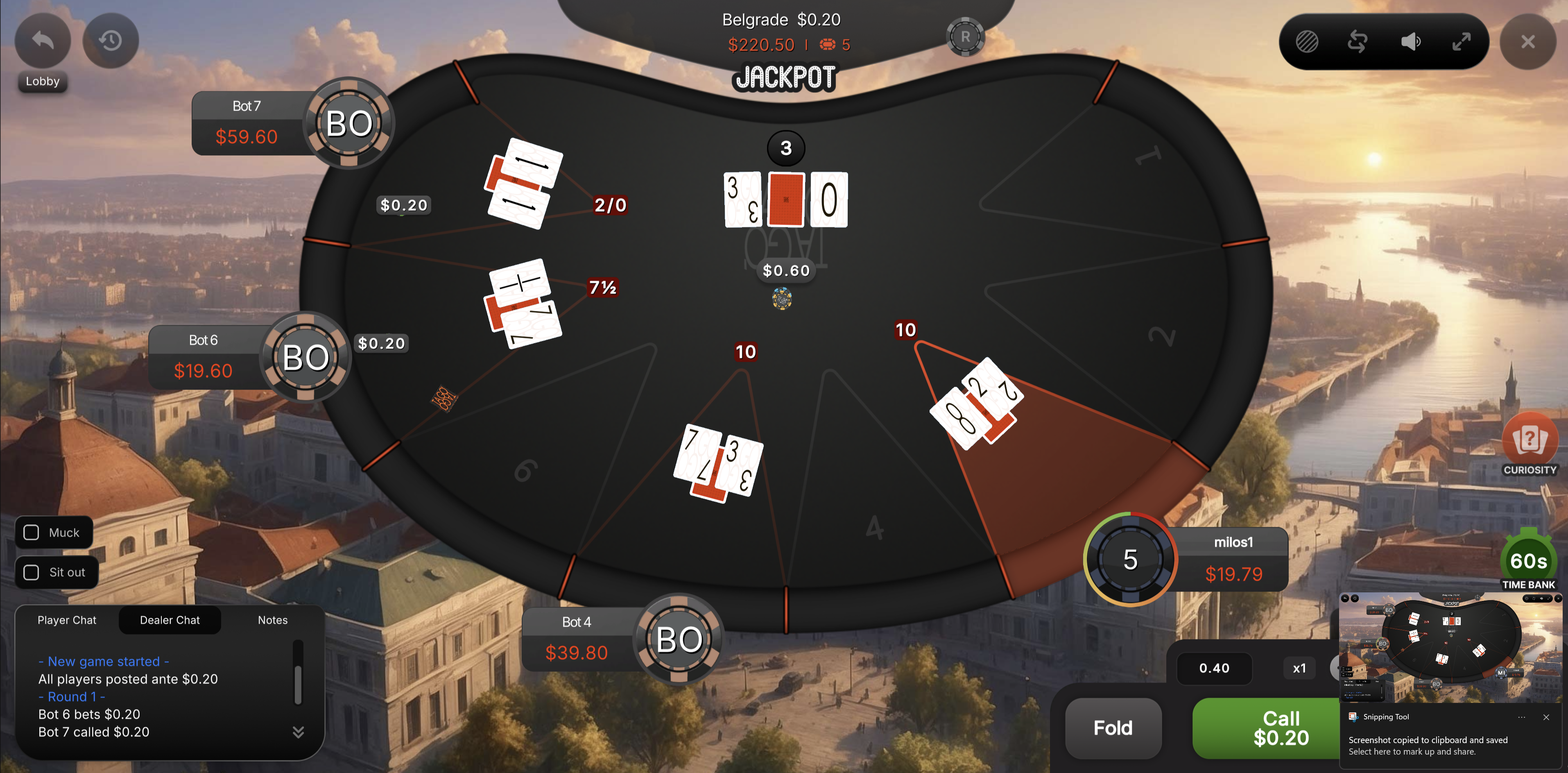Enable the Sit out checkbox
Screen dimensions: 1568x773
pyautogui.click(x=31, y=572)
